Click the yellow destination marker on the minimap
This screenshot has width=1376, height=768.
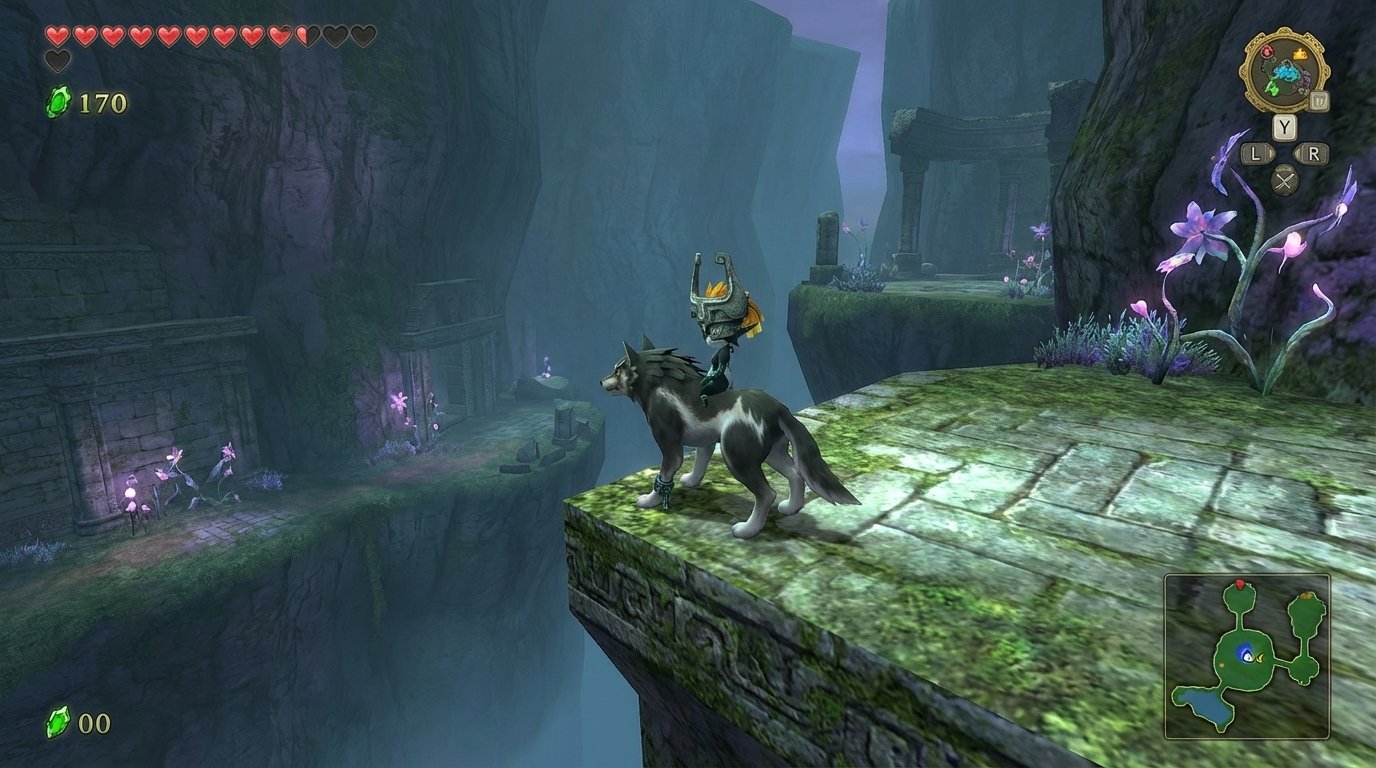[x=1260, y=656]
